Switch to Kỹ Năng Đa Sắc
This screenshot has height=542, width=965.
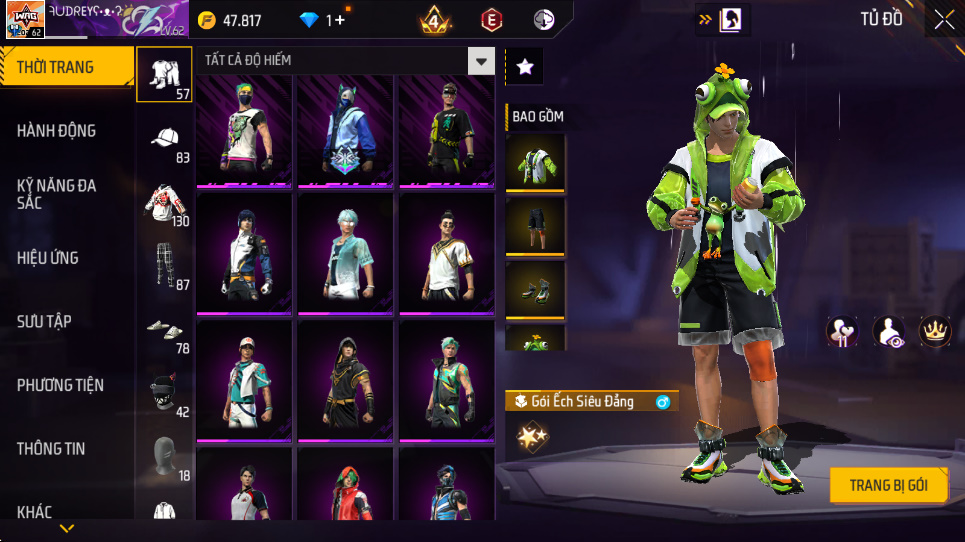(56, 194)
